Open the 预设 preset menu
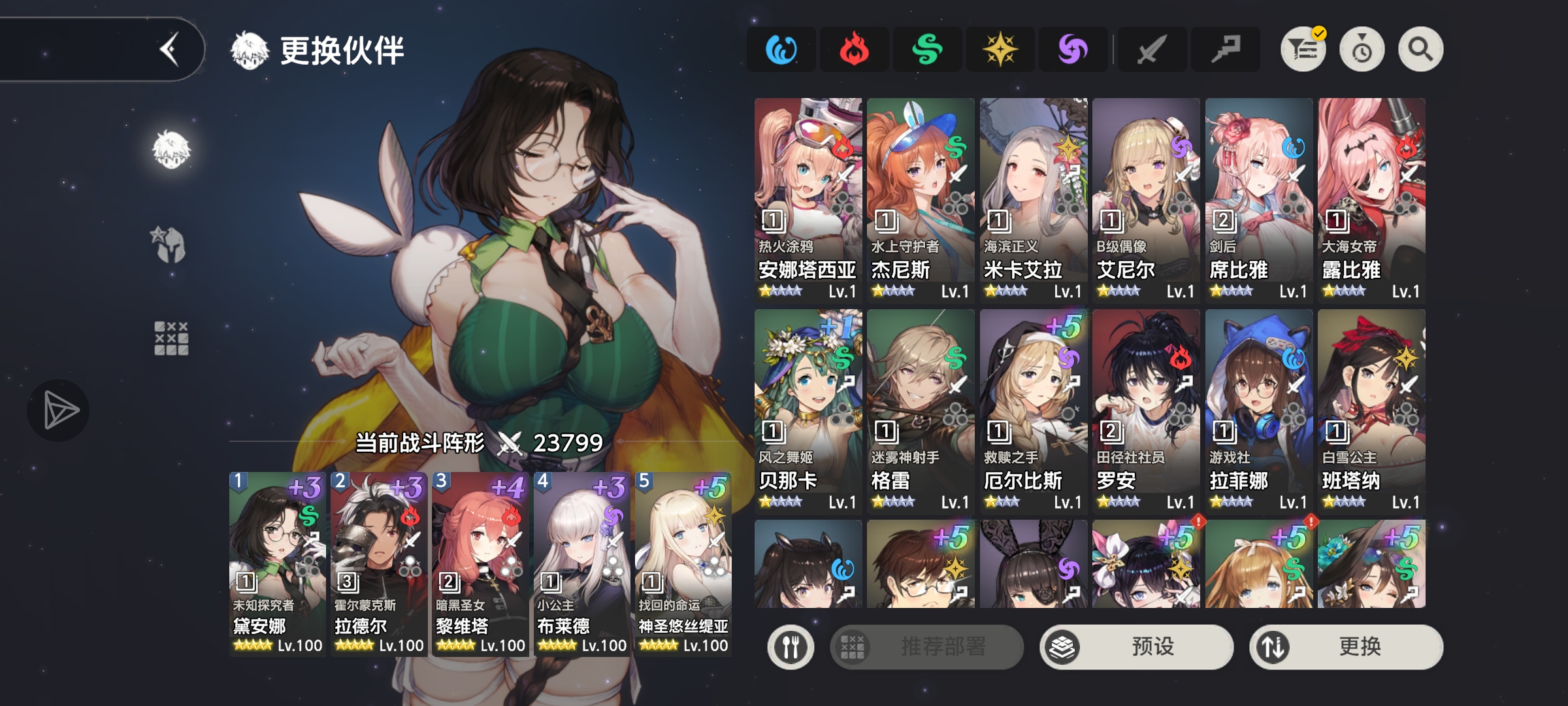This screenshot has width=1568, height=706. (x=1137, y=647)
